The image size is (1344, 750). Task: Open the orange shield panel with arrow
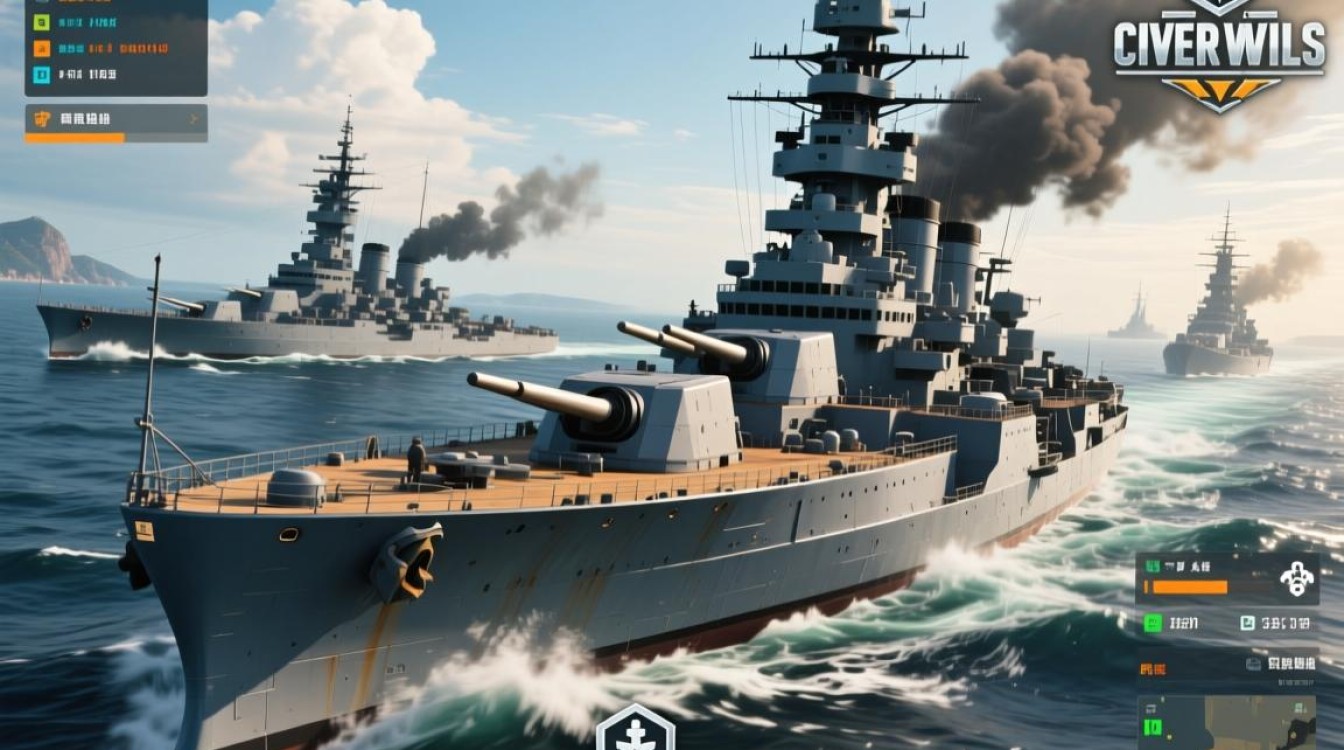(115, 120)
